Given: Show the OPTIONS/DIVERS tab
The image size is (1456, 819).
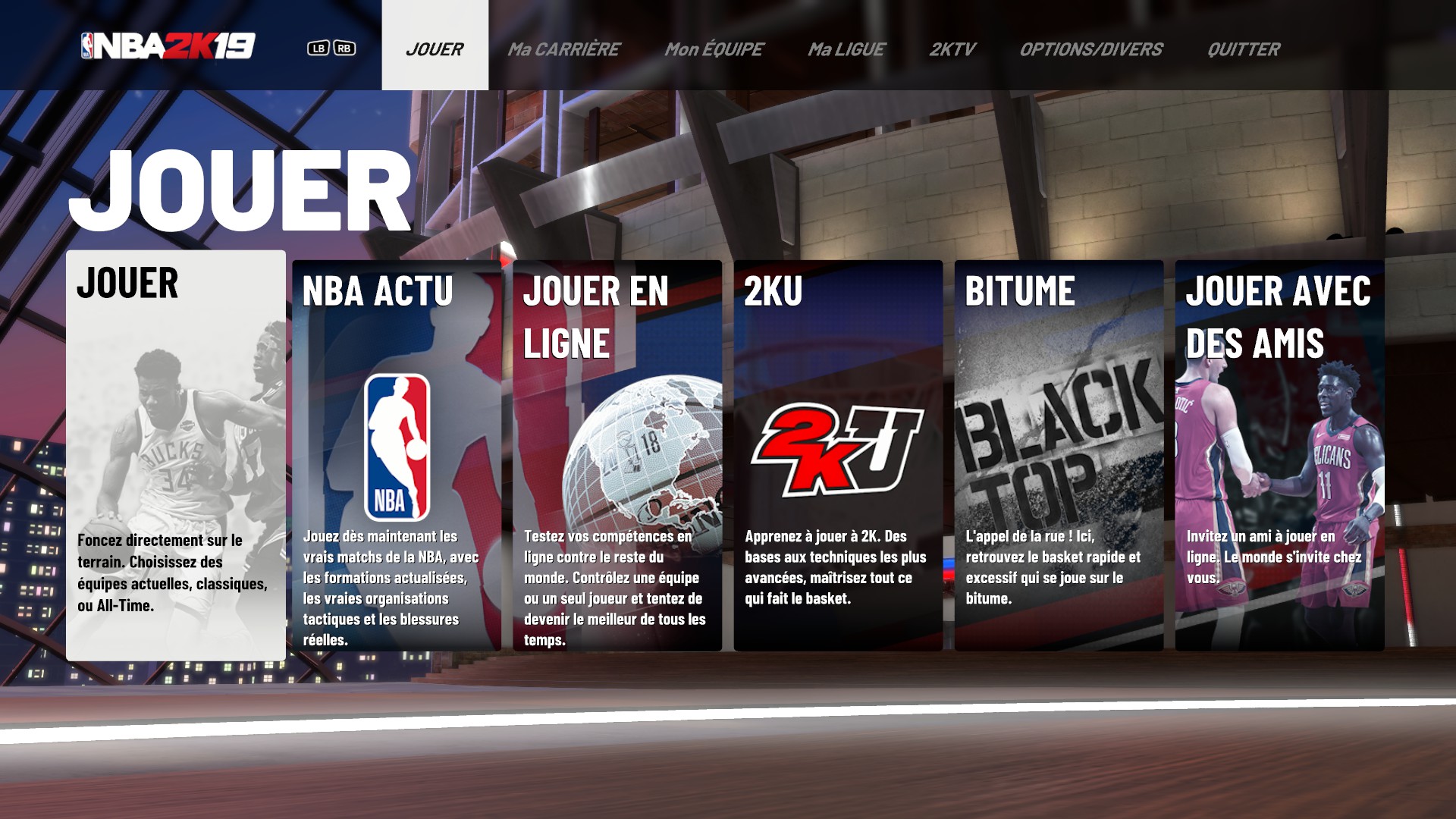Looking at the screenshot, I should [1090, 49].
